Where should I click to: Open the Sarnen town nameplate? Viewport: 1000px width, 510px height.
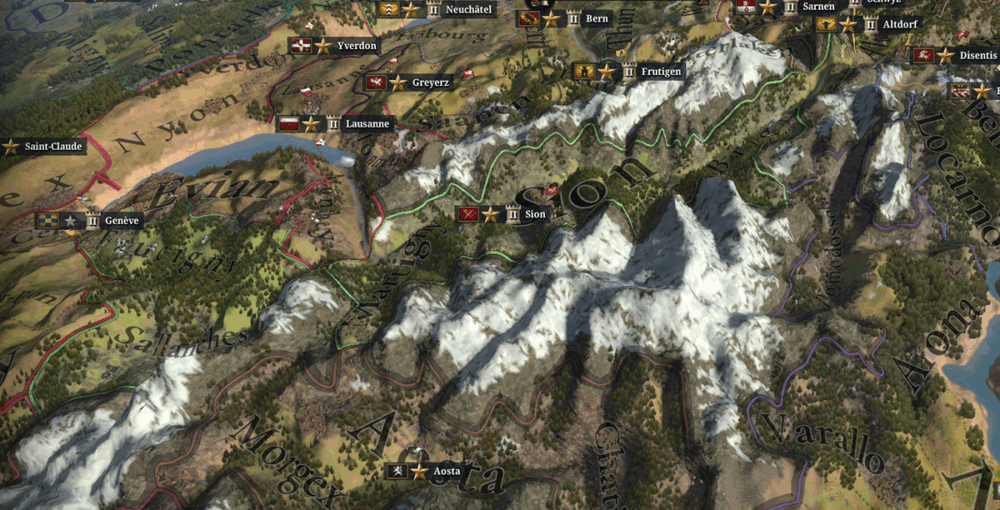point(818,6)
